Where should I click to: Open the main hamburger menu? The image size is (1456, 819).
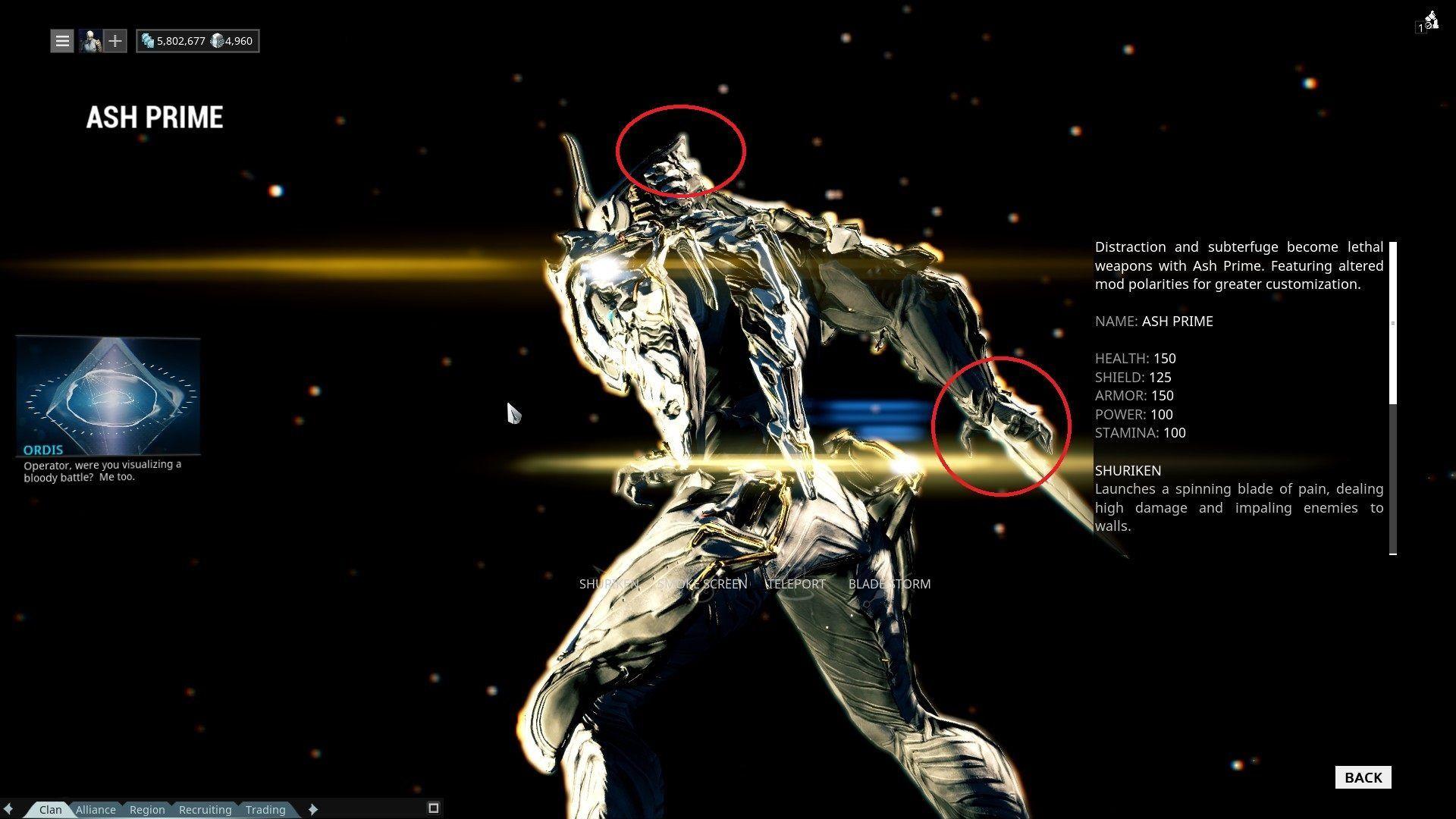point(61,40)
